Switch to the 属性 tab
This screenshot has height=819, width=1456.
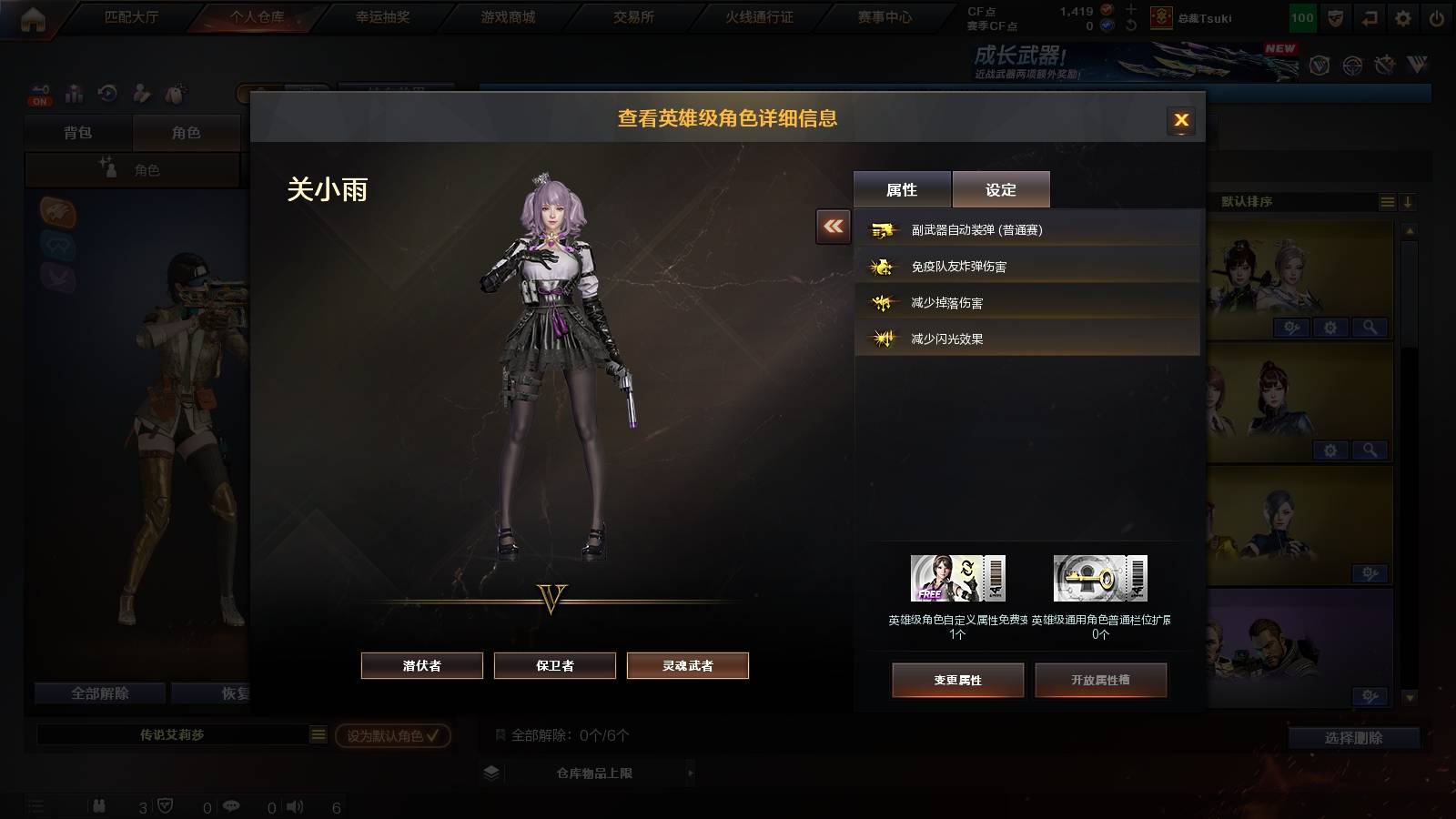point(901,188)
